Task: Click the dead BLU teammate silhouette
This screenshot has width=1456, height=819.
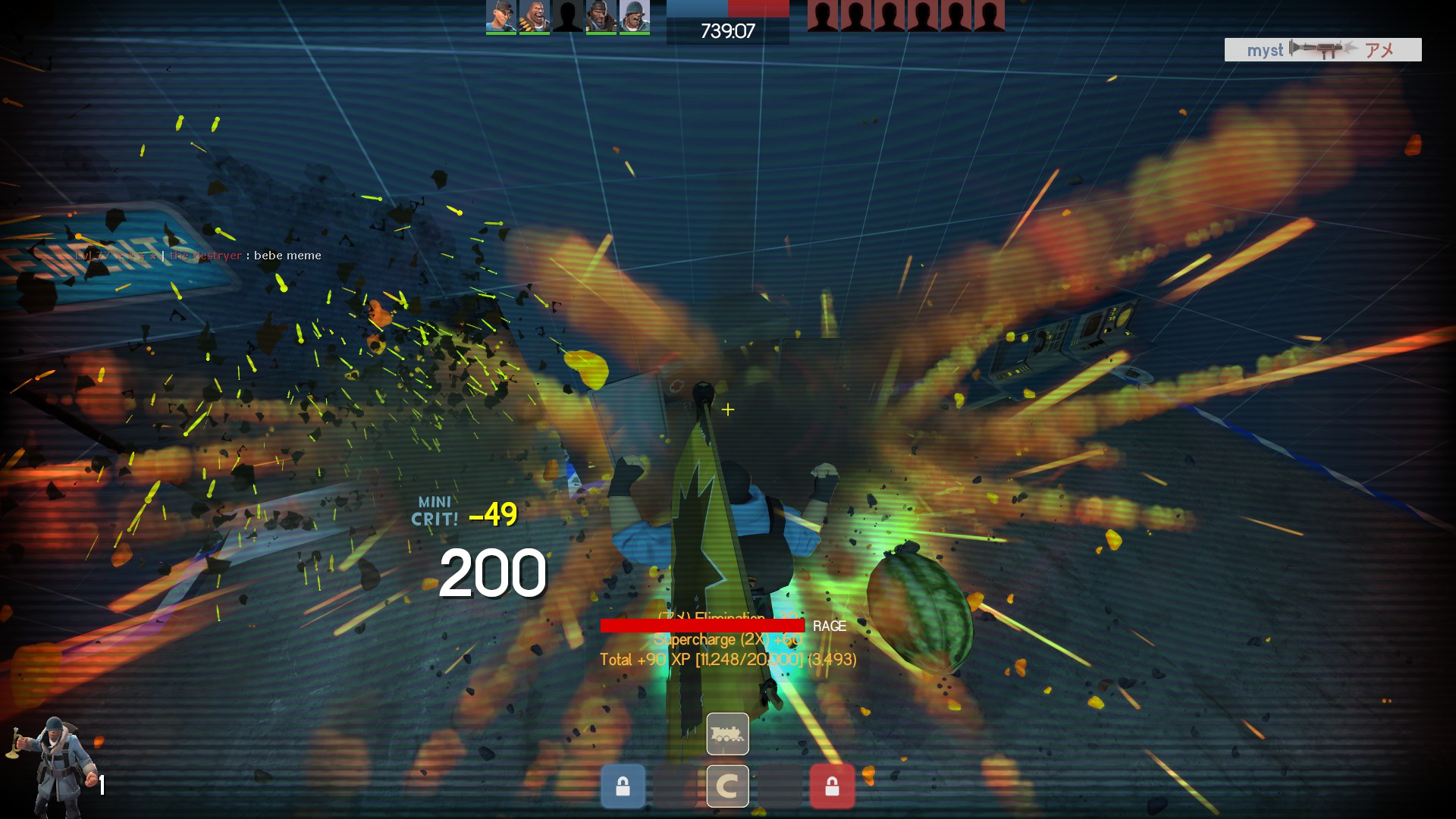Action: (567, 17)
